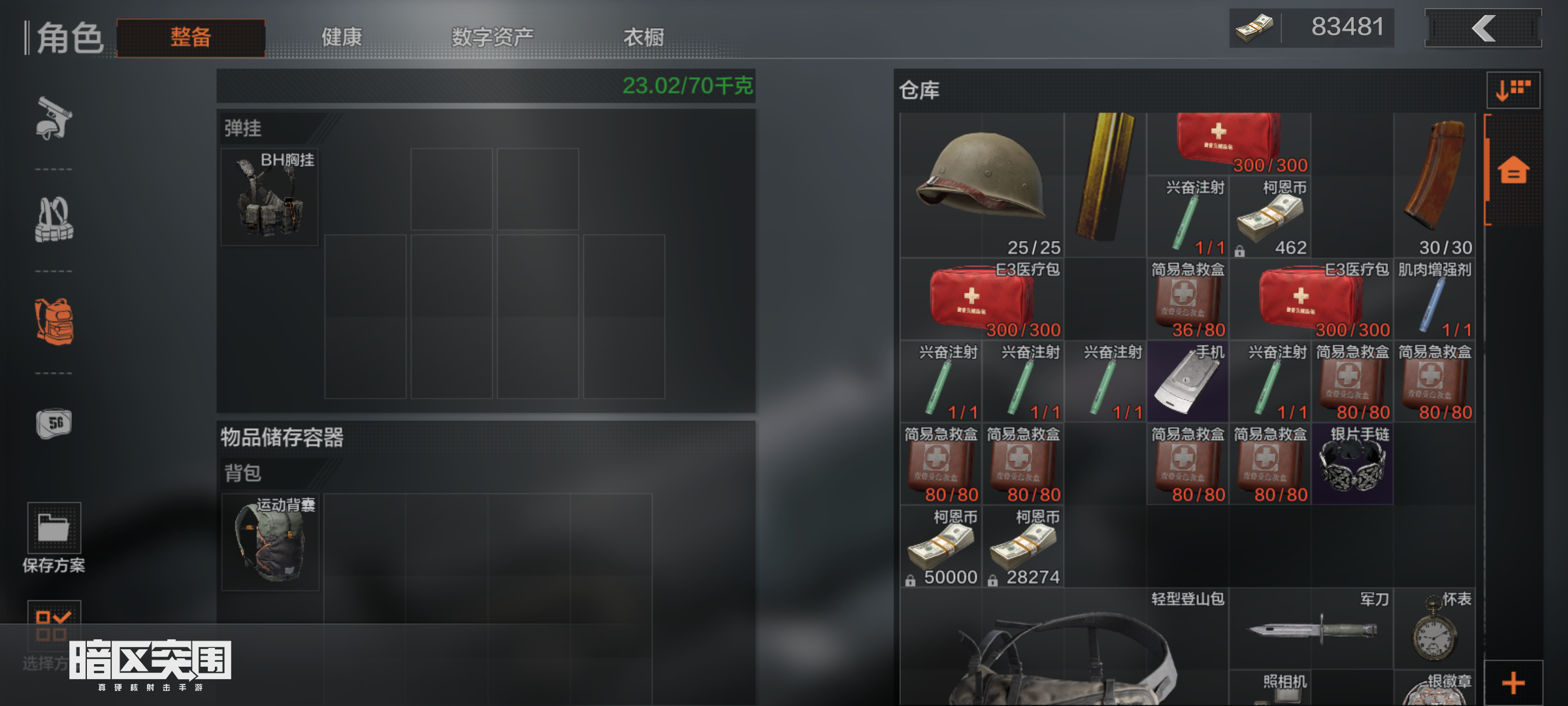
Task: Switch to the 健康 tab
Action: pos(341,37)
